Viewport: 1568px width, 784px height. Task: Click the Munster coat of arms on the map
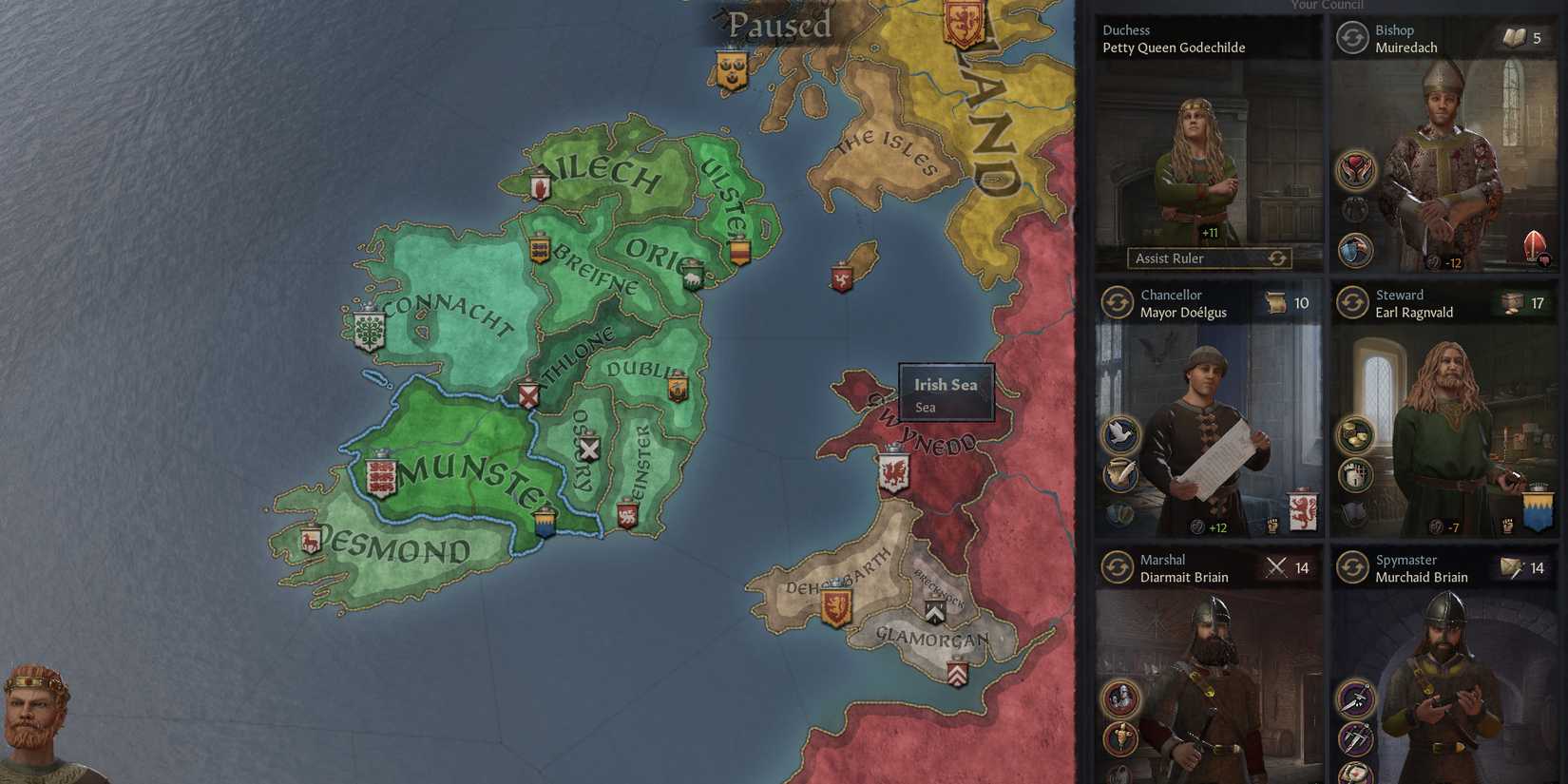(380, 477)
